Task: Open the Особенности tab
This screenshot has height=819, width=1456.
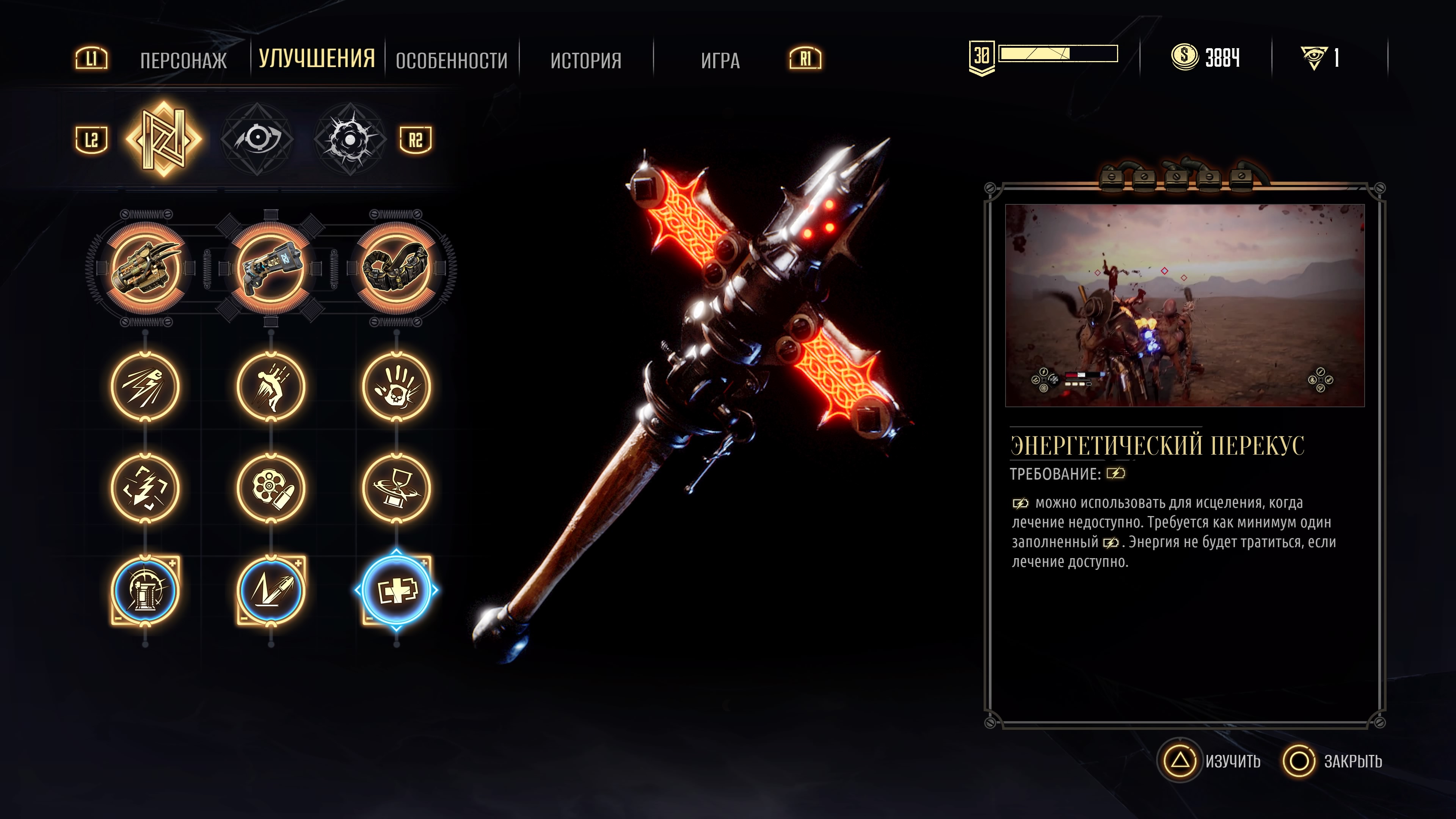Action: pyautogui.click(x=452, y=60)
